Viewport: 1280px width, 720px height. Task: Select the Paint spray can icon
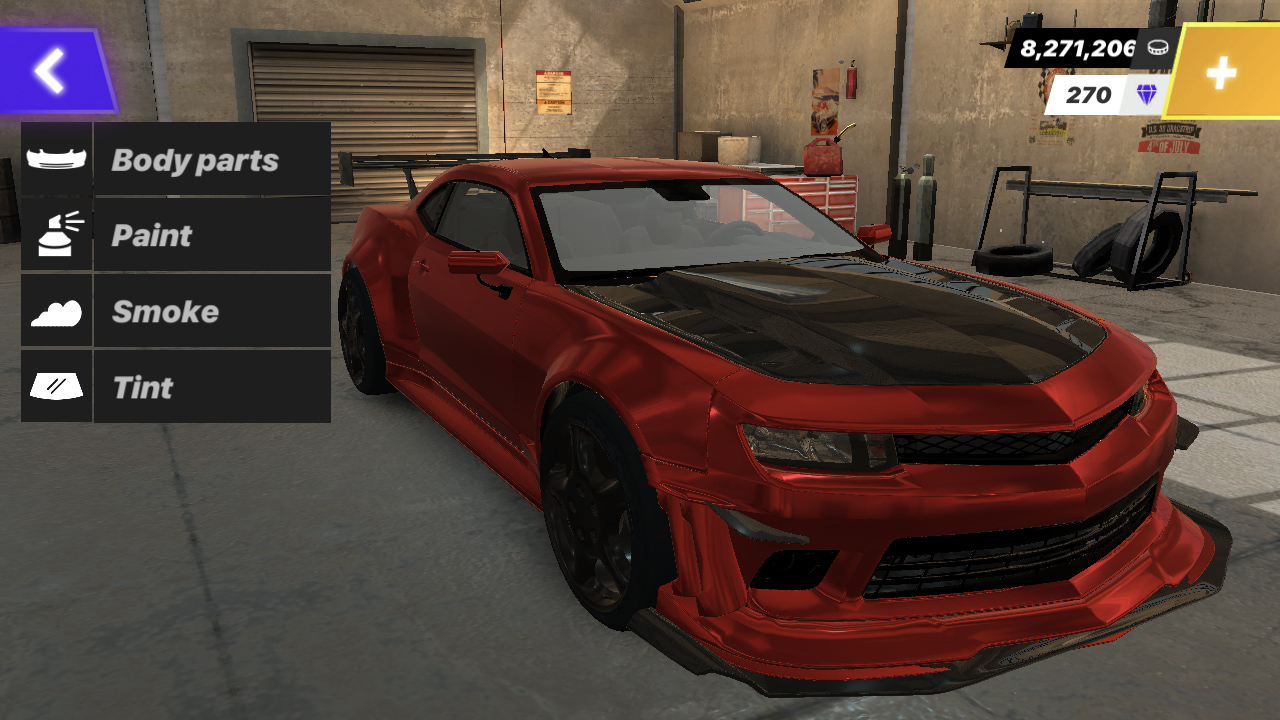[x=56, y=235]
